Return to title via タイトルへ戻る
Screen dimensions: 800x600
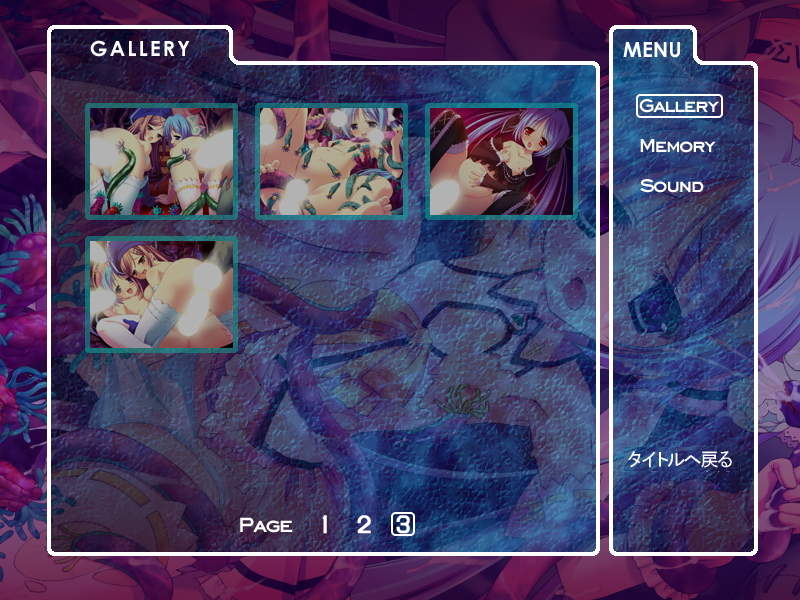click(x=679, y=460)
